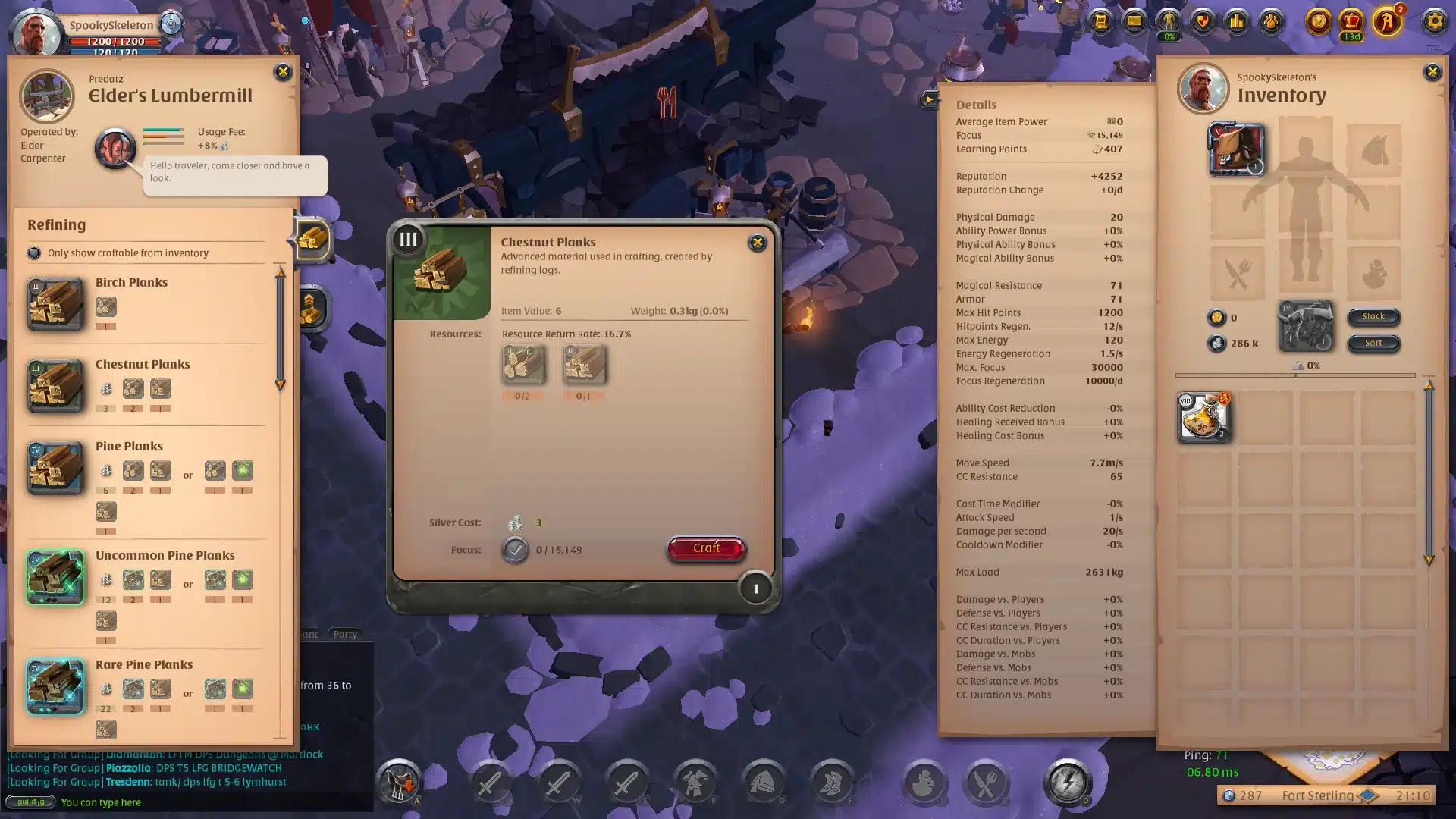Click the Stack button in inventory
The width and height of the screenshot is (1456, 819).
point(1373,317)
